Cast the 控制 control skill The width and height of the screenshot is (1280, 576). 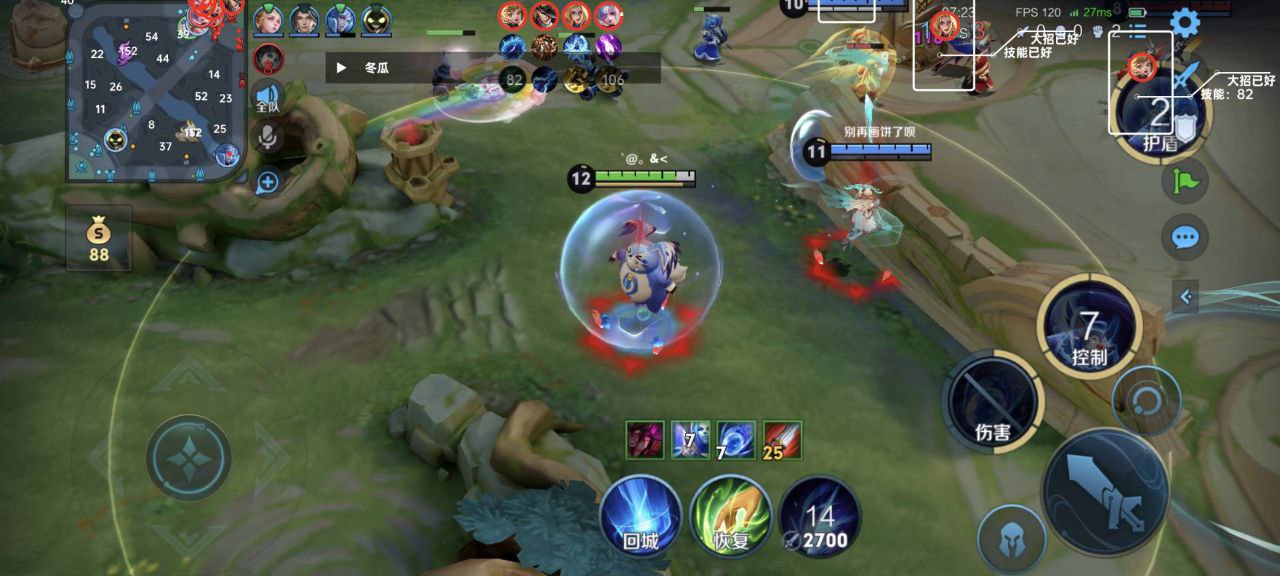1089,327
